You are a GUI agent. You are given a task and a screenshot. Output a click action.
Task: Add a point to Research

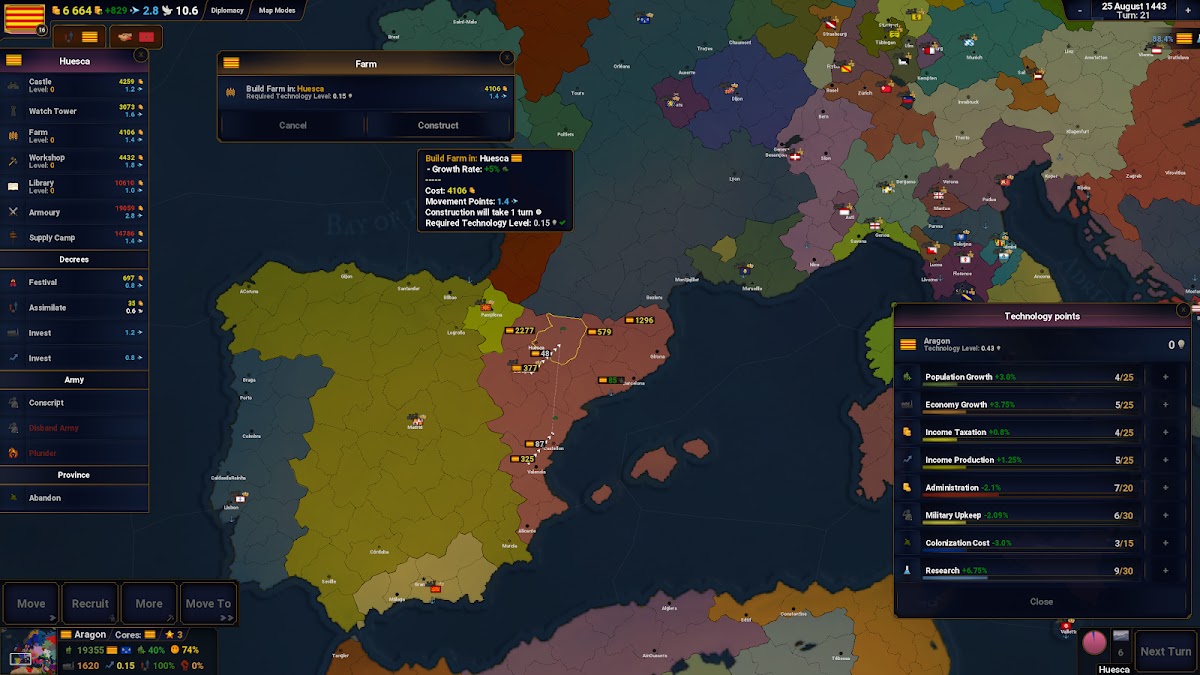(x=1165, y=571)
